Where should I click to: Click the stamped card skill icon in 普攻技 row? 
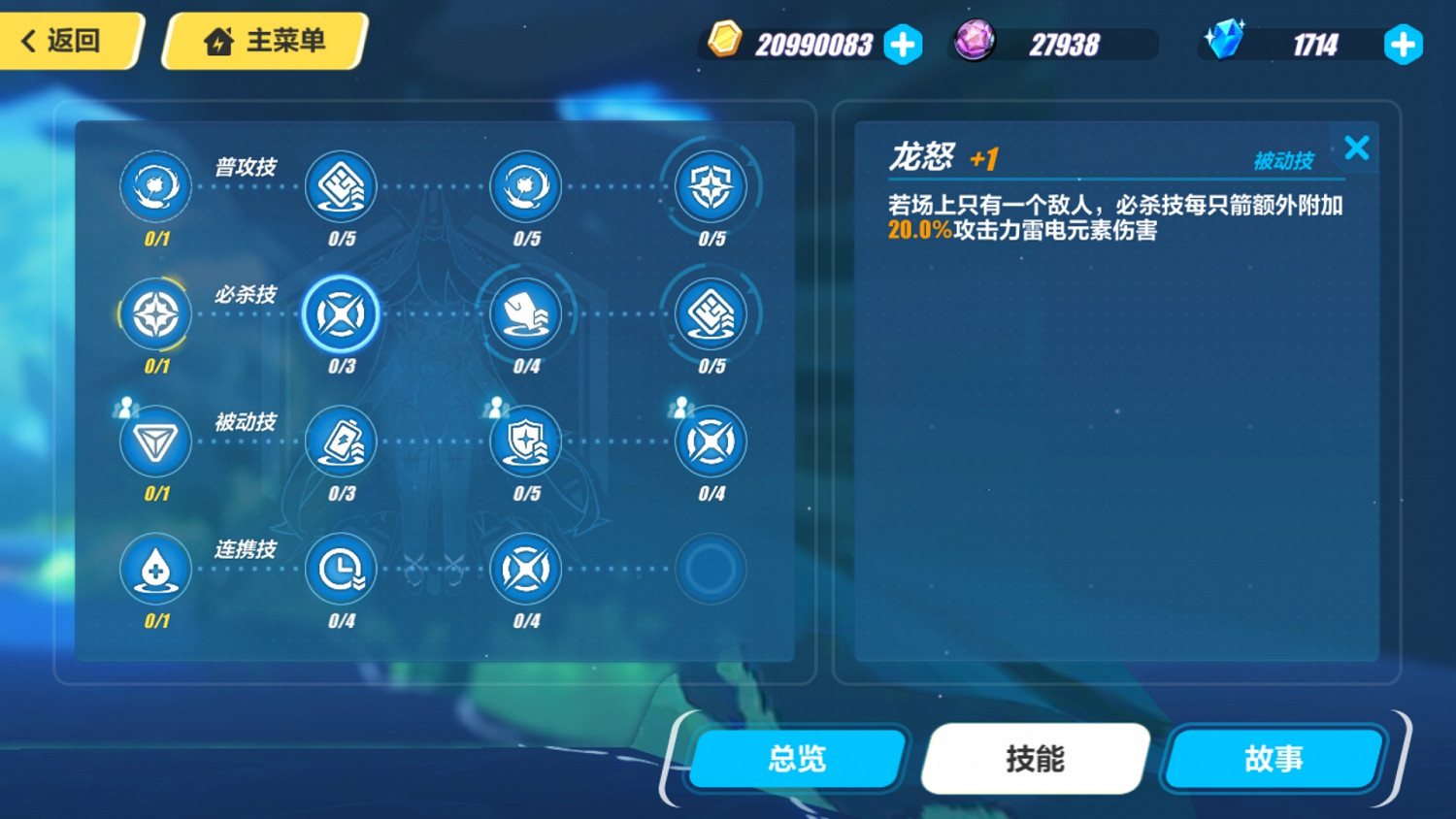(341, 186)
